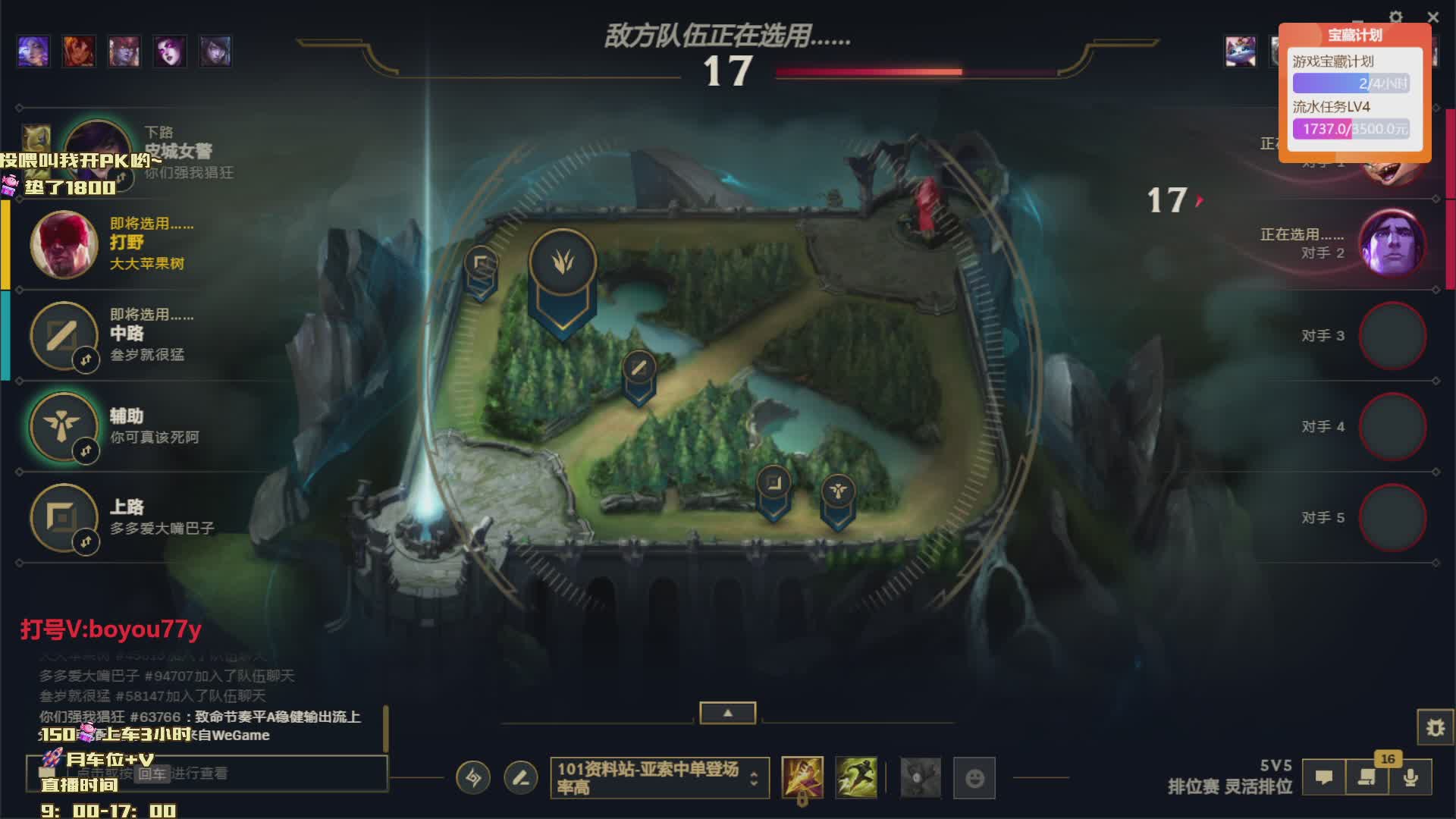This screenshot has width=1456, height=819.
Task: Request swap with the mid lane teammate
Action: coord(86,359)
